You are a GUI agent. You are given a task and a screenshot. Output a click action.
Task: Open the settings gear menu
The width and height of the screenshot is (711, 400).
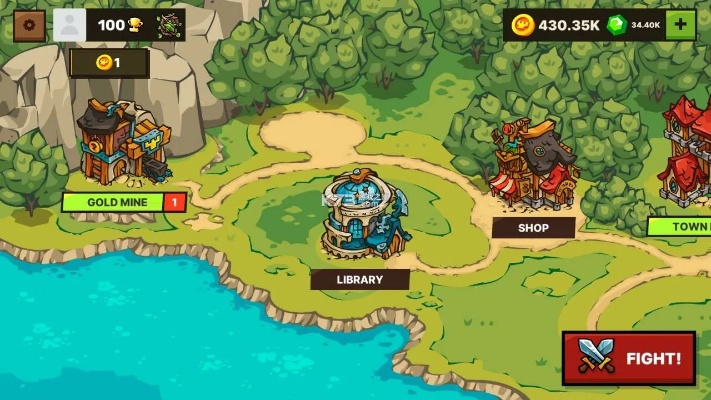point(29,24)
